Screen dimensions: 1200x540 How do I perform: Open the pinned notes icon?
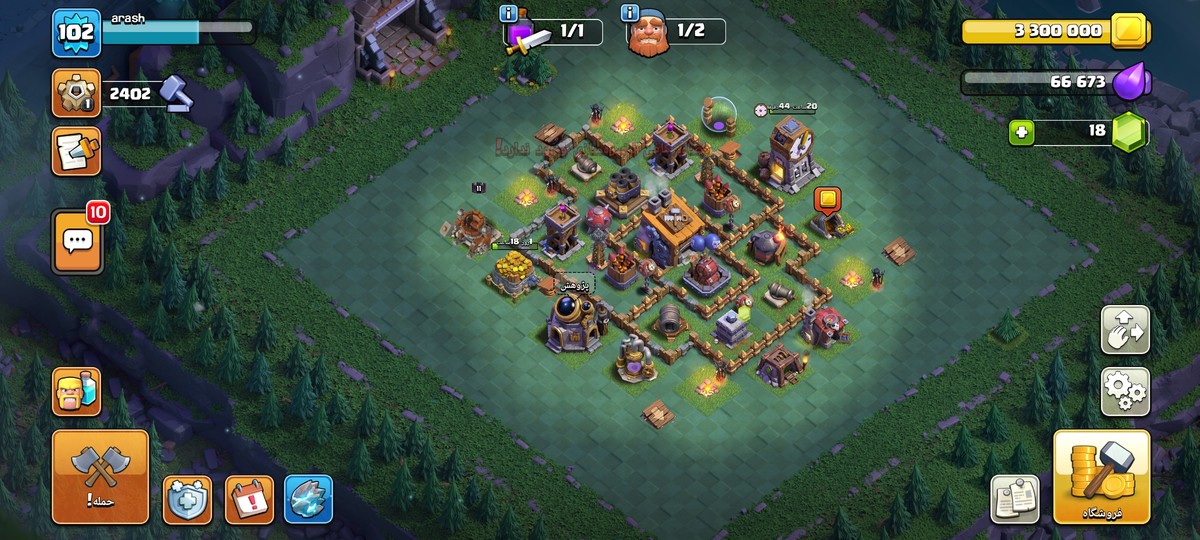1015,498
